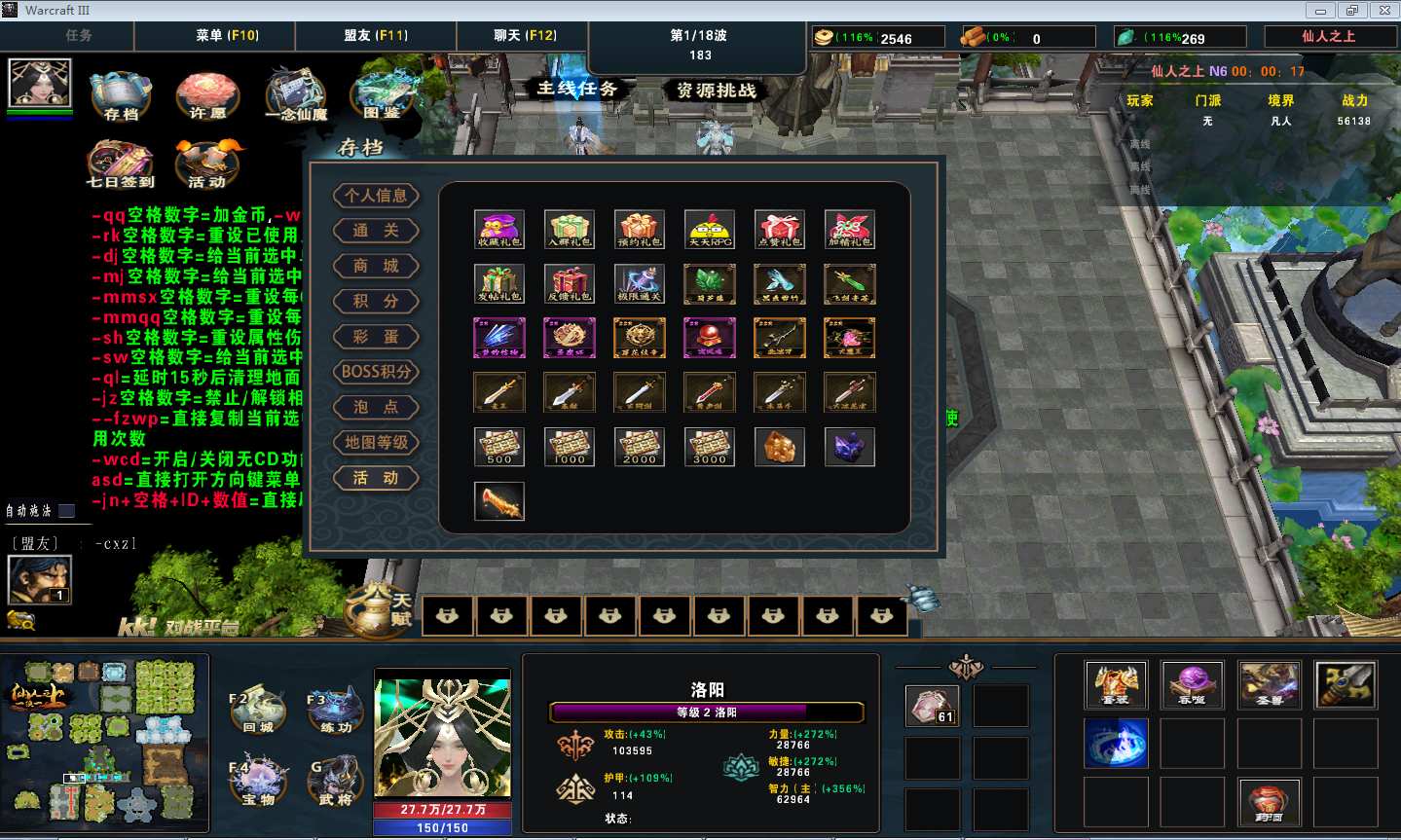Click the minimap
This screenshot has width=1401, height=840.
pos(104,742)
